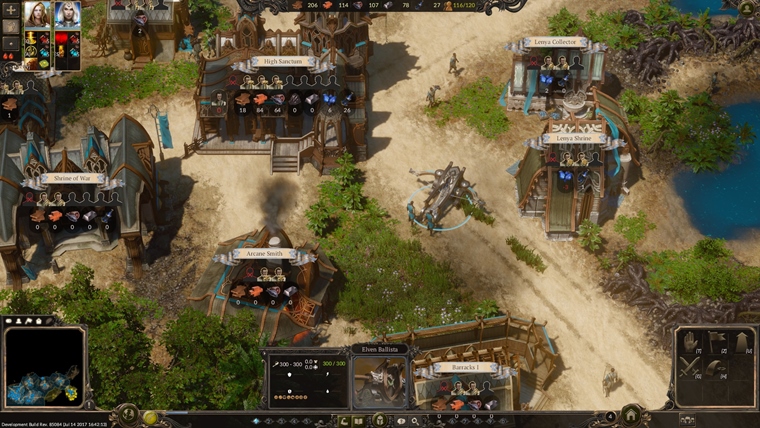Viewport: 760px width, 428px height.
Task: Select the Arcane Smith building label
Action: coord(264,255)
